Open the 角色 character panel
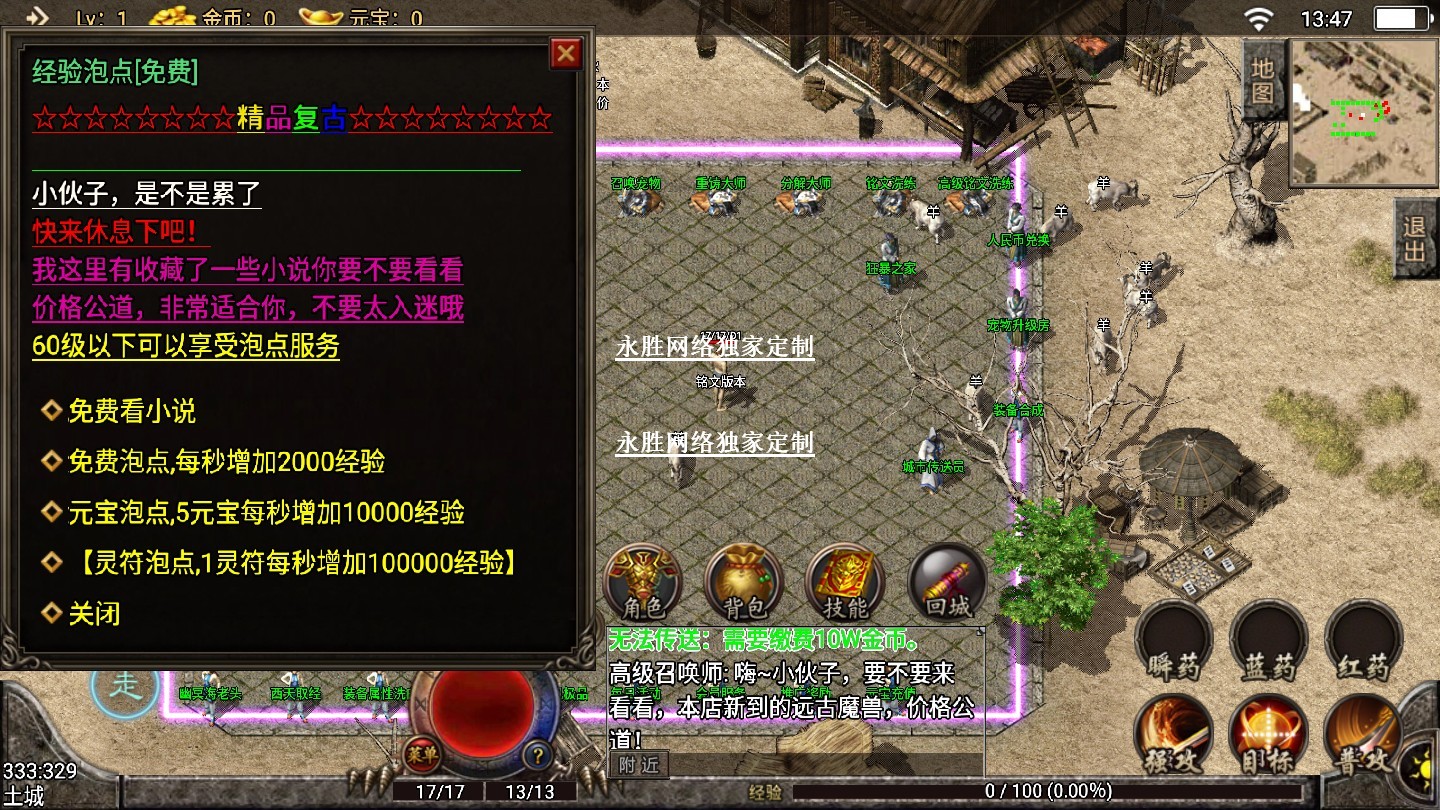1440x810 pixels. click(643, 582)
